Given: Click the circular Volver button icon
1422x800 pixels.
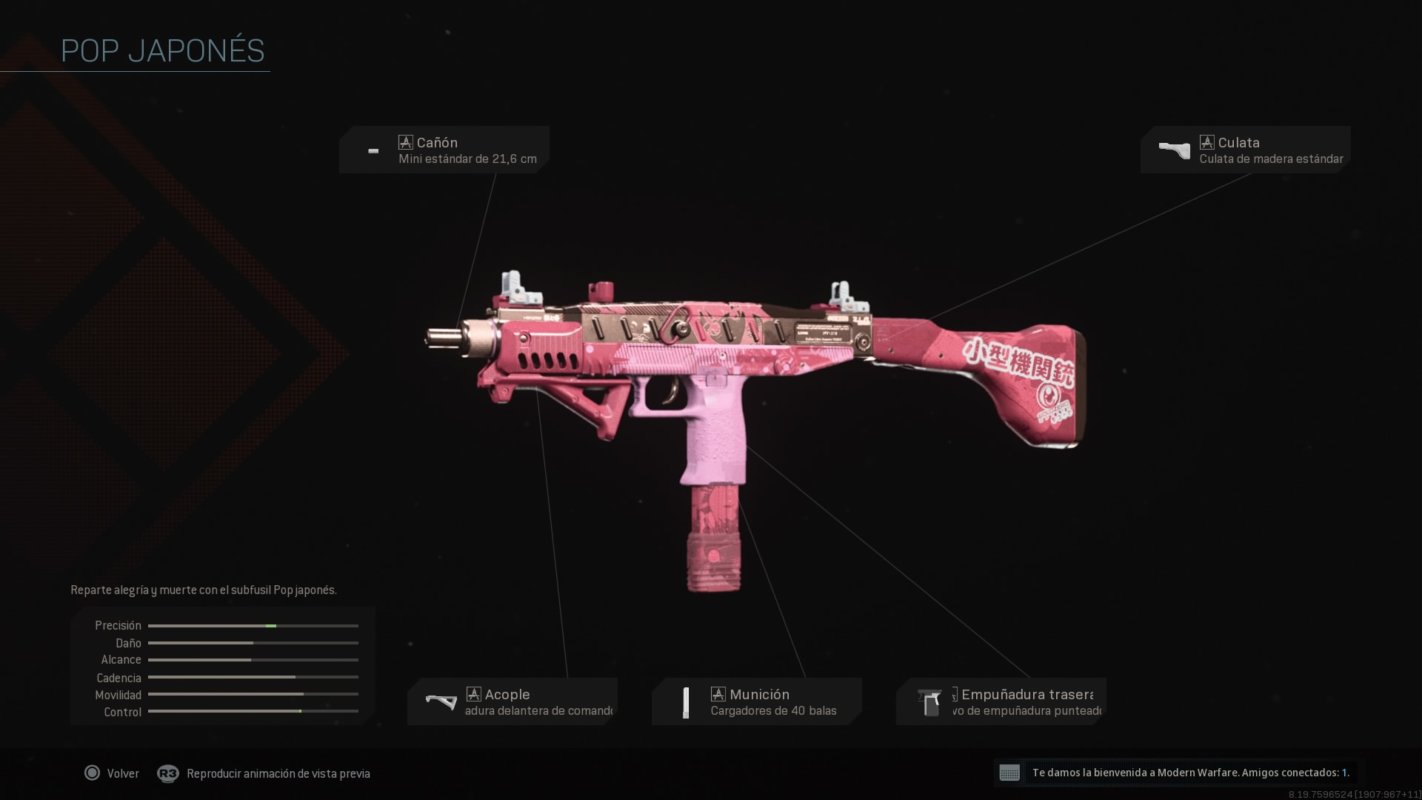Looking at the screenshot, I should 93,773.
